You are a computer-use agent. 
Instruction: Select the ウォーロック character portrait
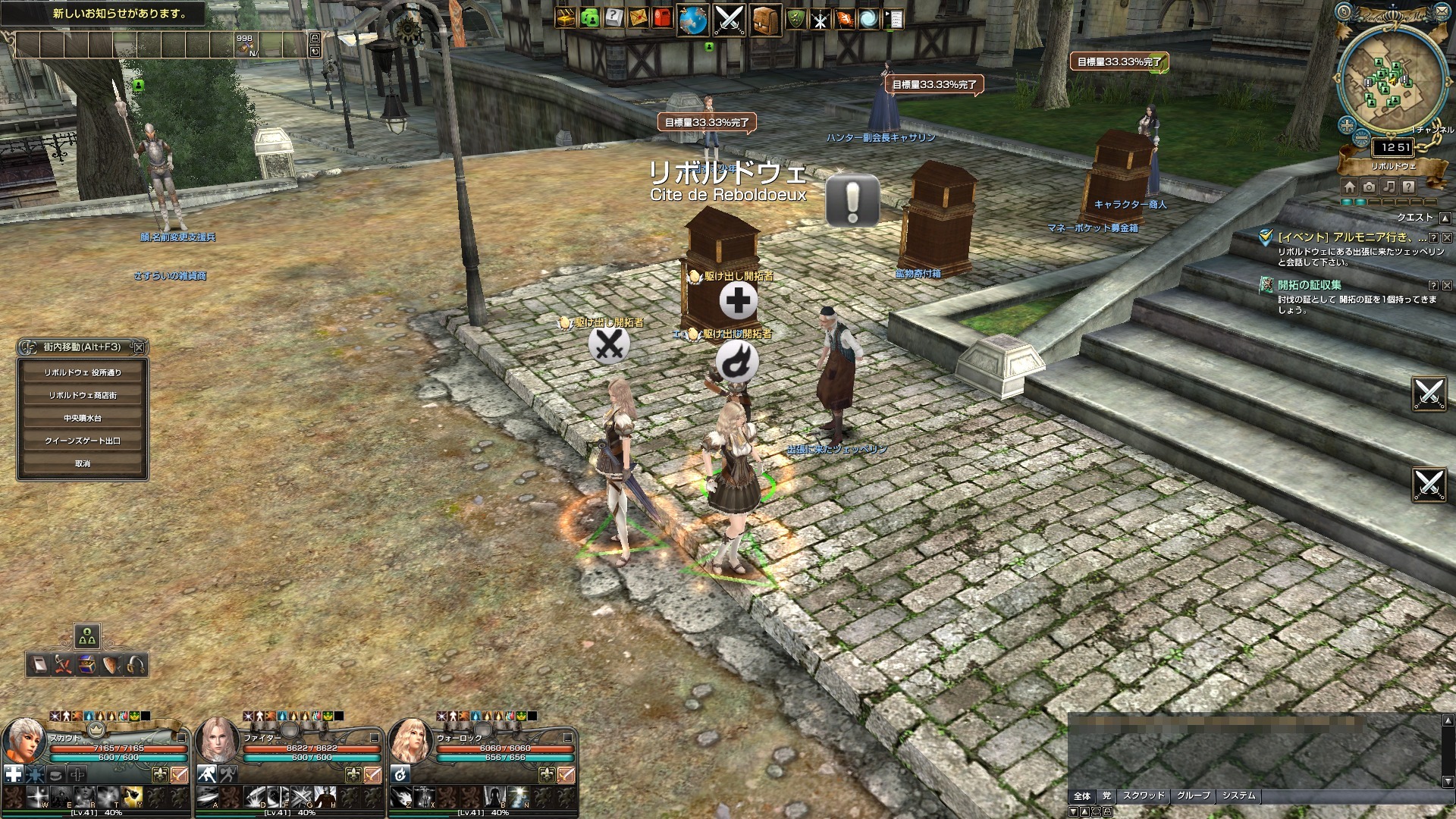coord(410,741)
